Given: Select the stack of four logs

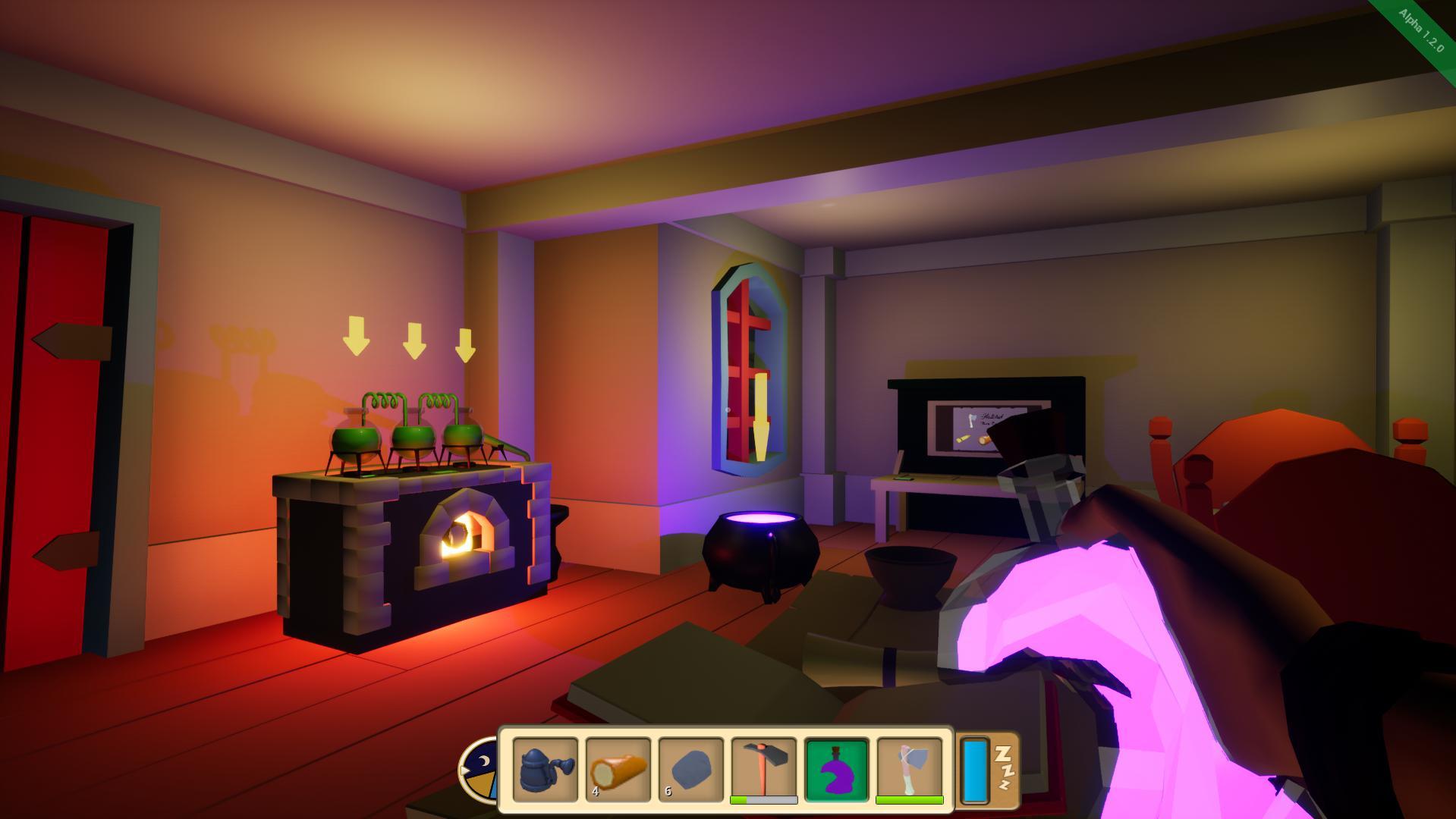Looking at the screenshot, I should [x=618, y=770].
